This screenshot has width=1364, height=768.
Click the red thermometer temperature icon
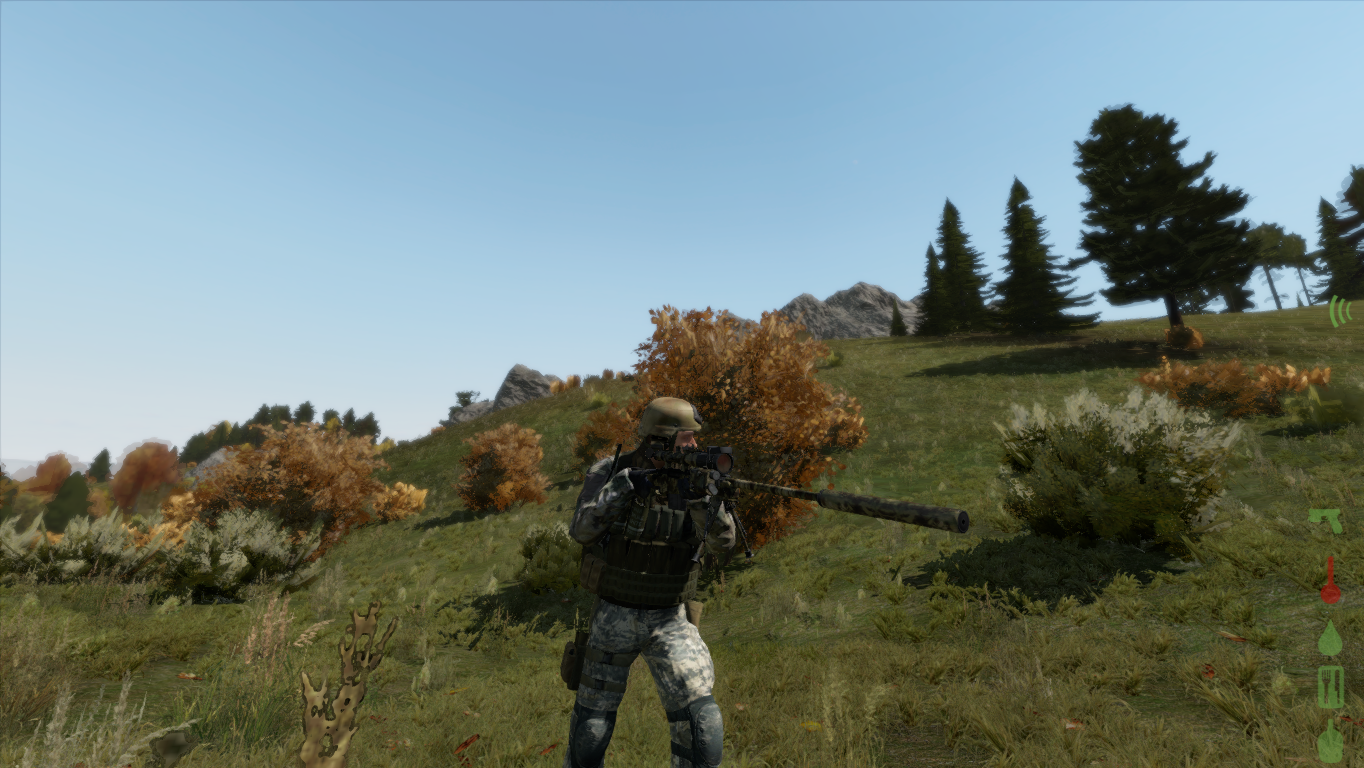pos(1329,581)
